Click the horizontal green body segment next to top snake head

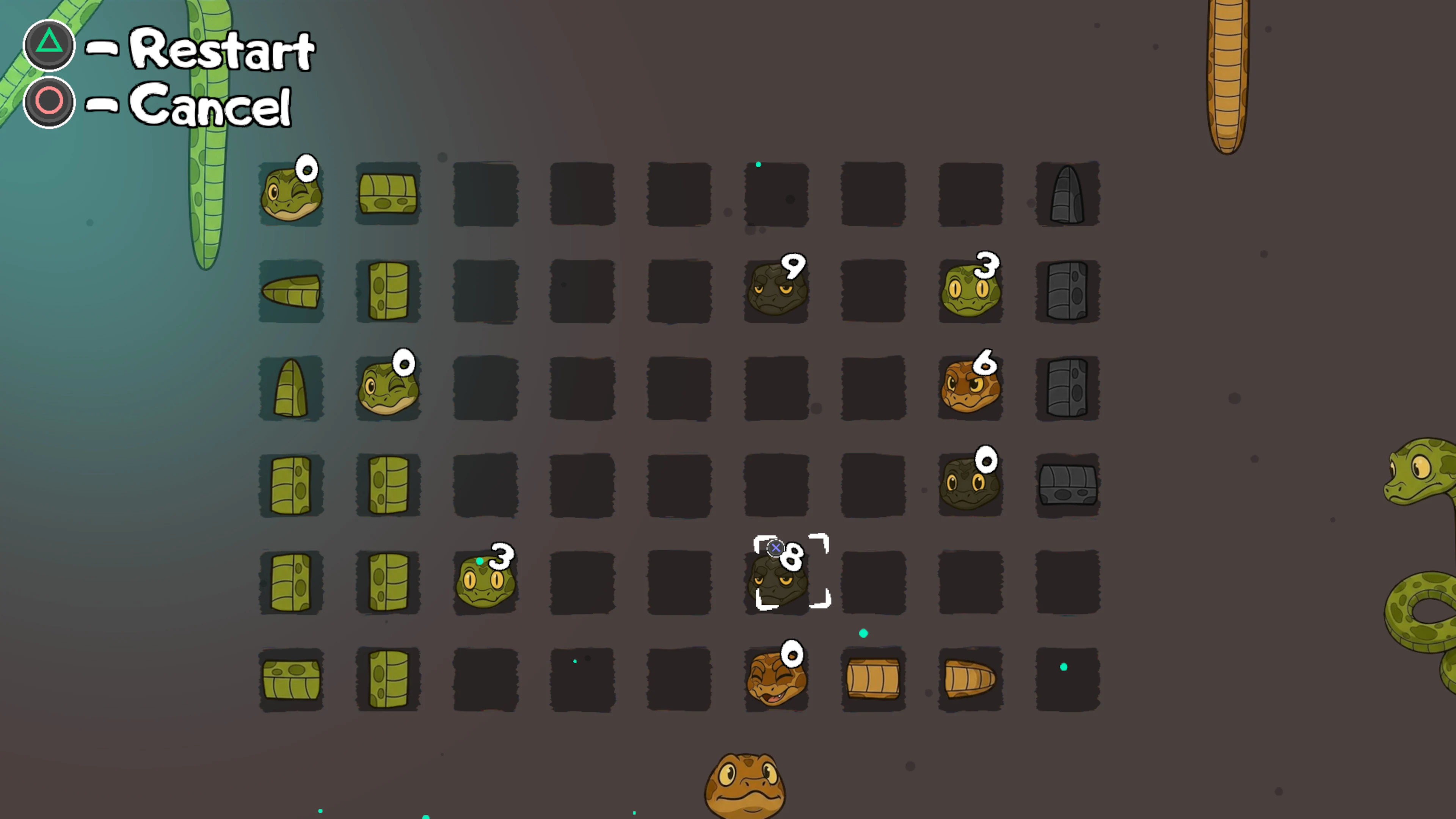(388, 195)
